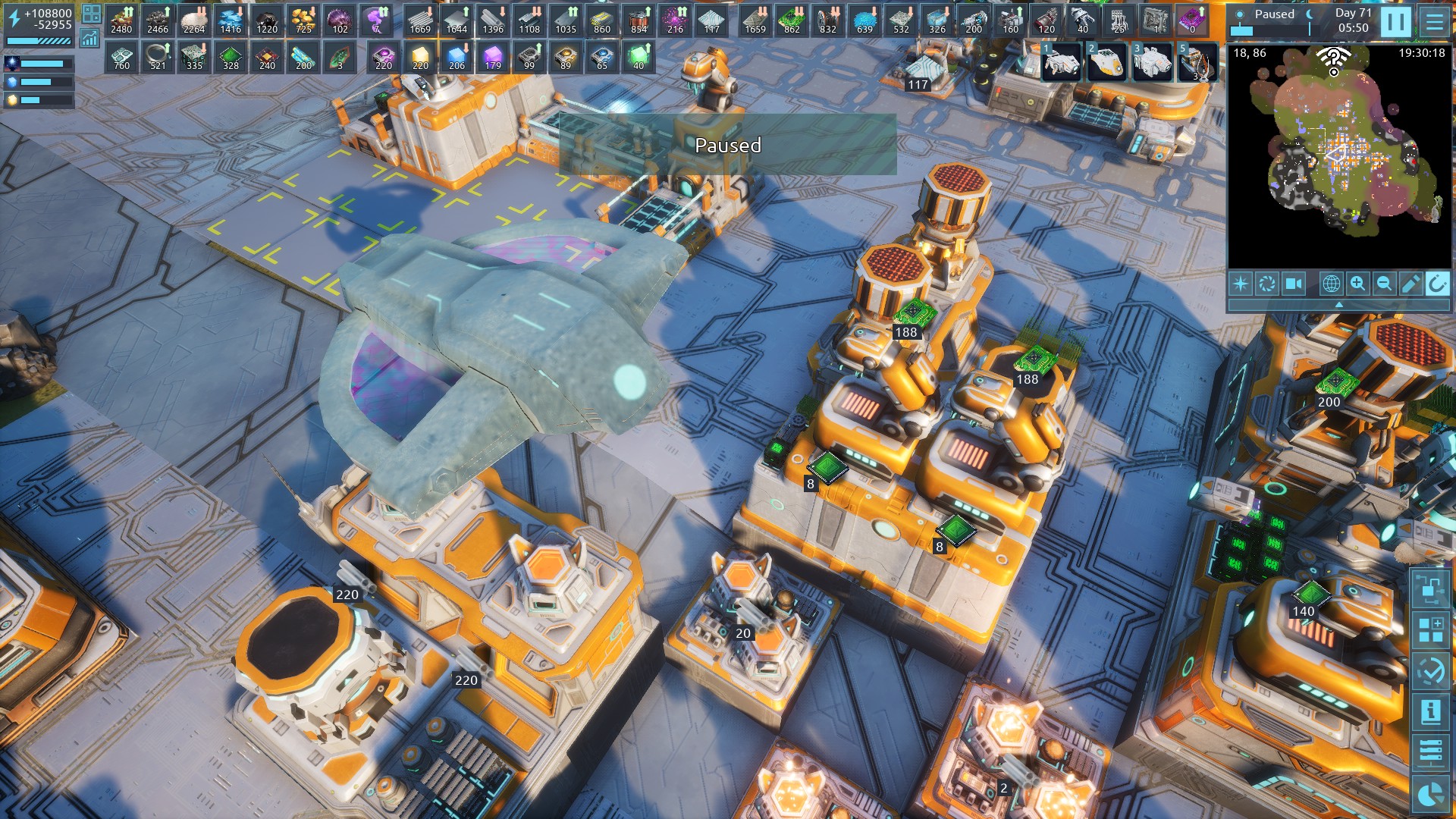
Task: Zoom out on the minimap
Action: click(x=1384, y=284)
